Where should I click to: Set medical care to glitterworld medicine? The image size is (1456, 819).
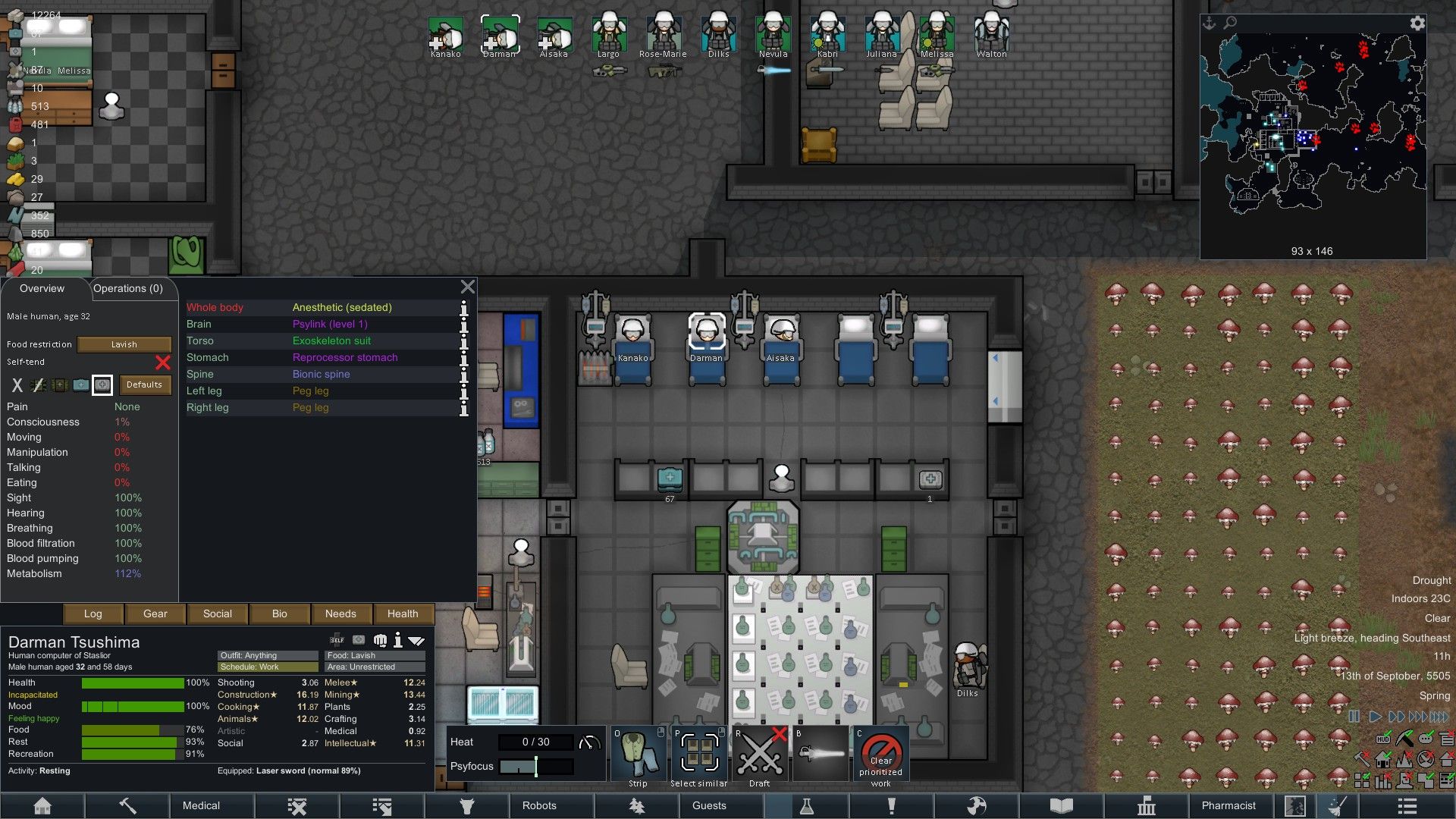[x=102, y=385]
